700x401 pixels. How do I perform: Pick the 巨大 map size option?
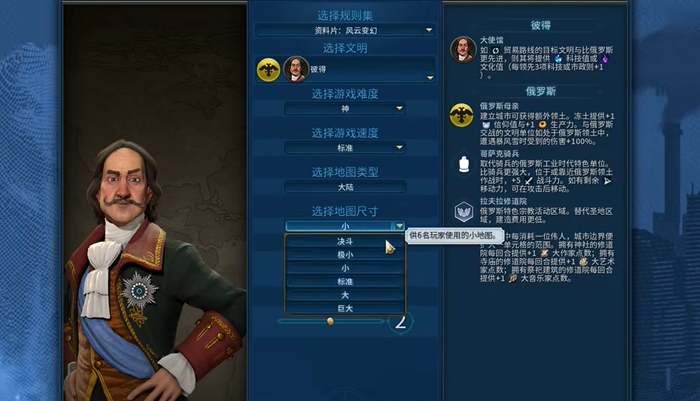click(344, 309)
